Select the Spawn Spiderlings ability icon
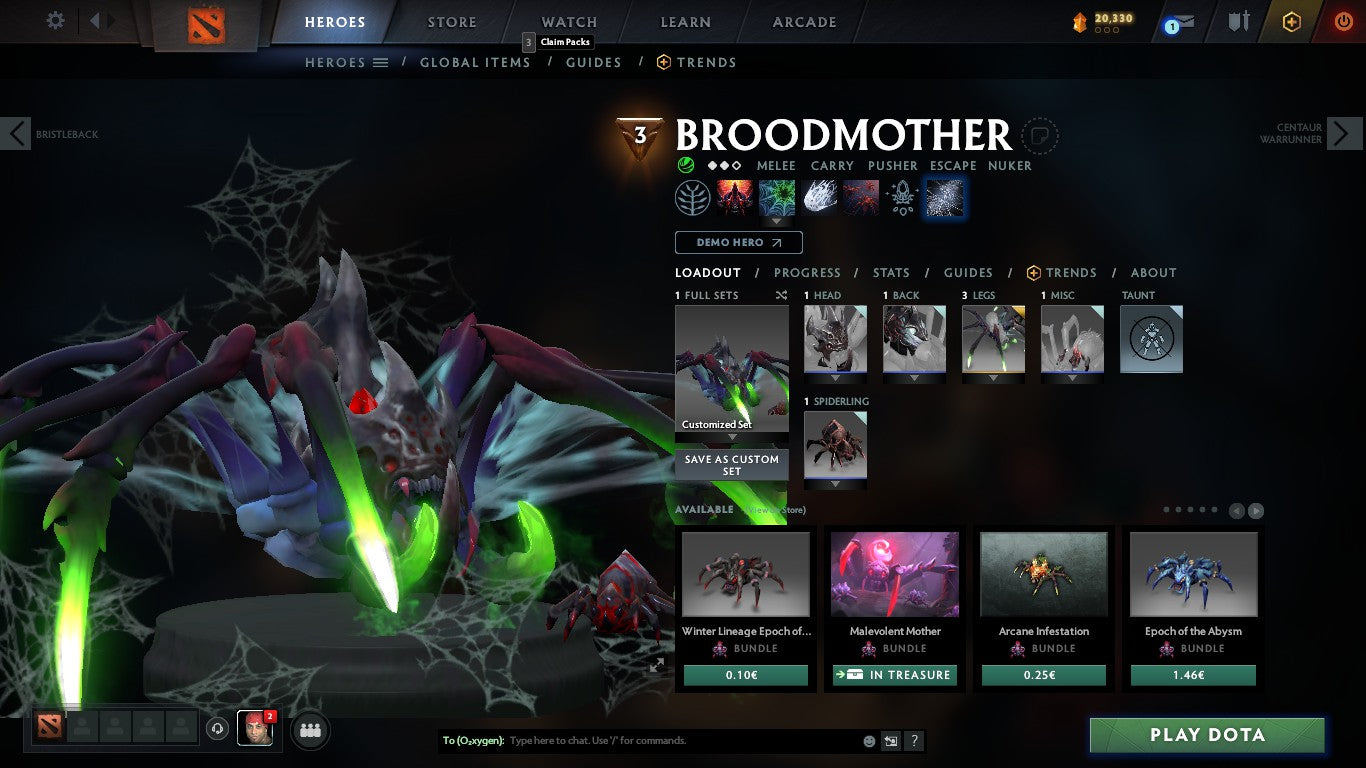This screenshot has height=768, width=1366. tap(732, 197)
